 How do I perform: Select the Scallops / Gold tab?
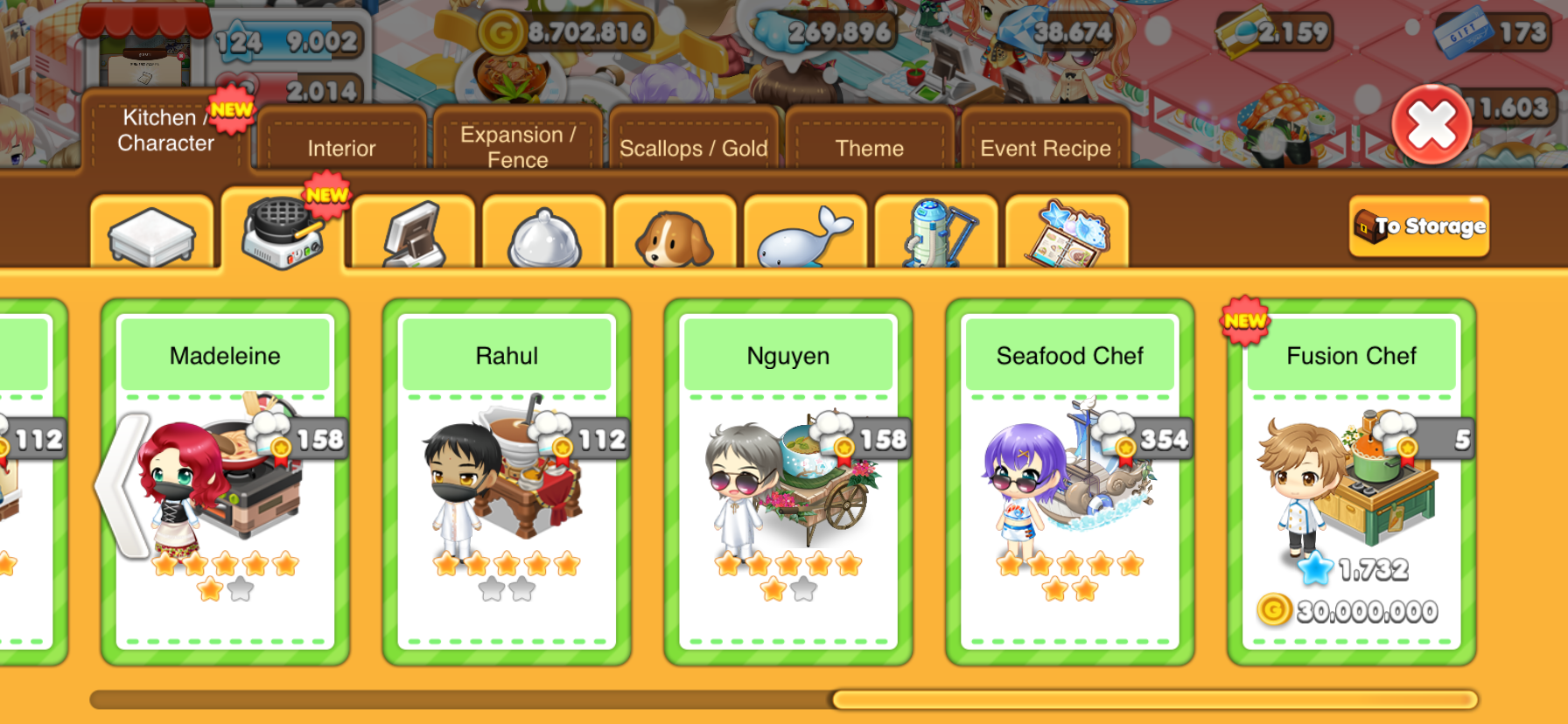[x=693, y=145]
